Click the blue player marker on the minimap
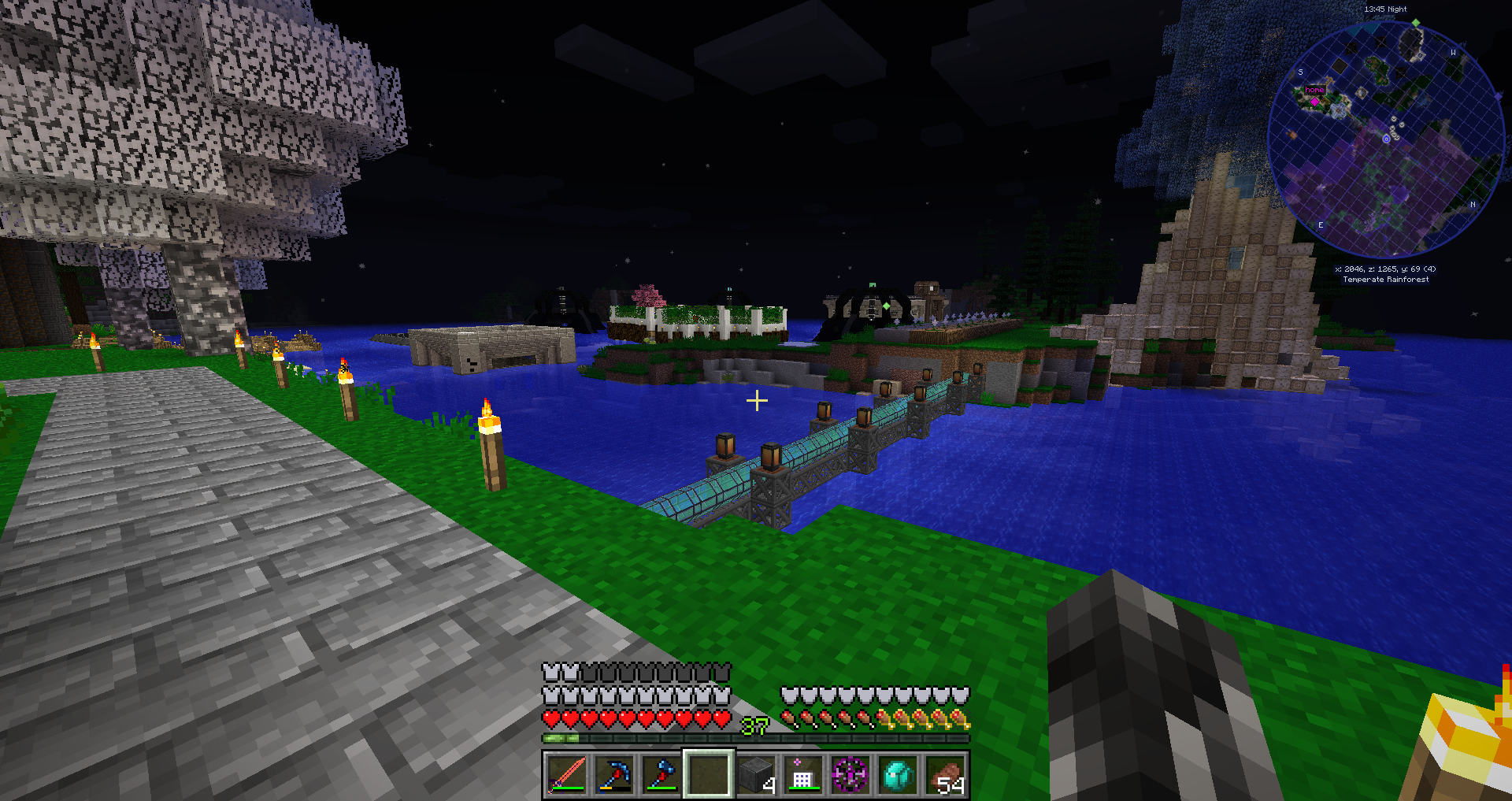Image resolution: width=1512 pixels, height=801 pixels. click(1387, 139)
